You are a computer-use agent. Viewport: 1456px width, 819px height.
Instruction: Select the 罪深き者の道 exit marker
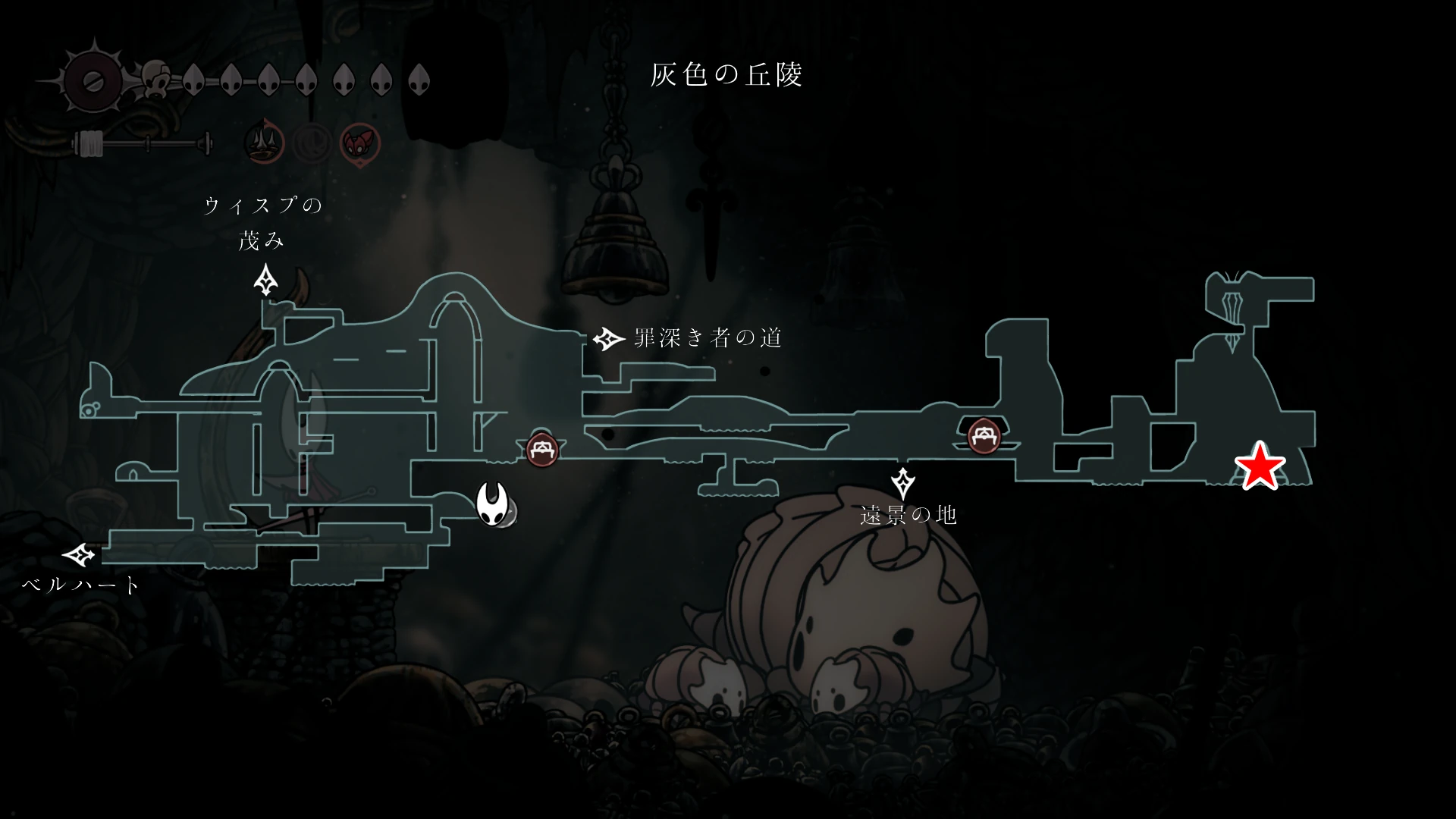[x=607, y=339]
